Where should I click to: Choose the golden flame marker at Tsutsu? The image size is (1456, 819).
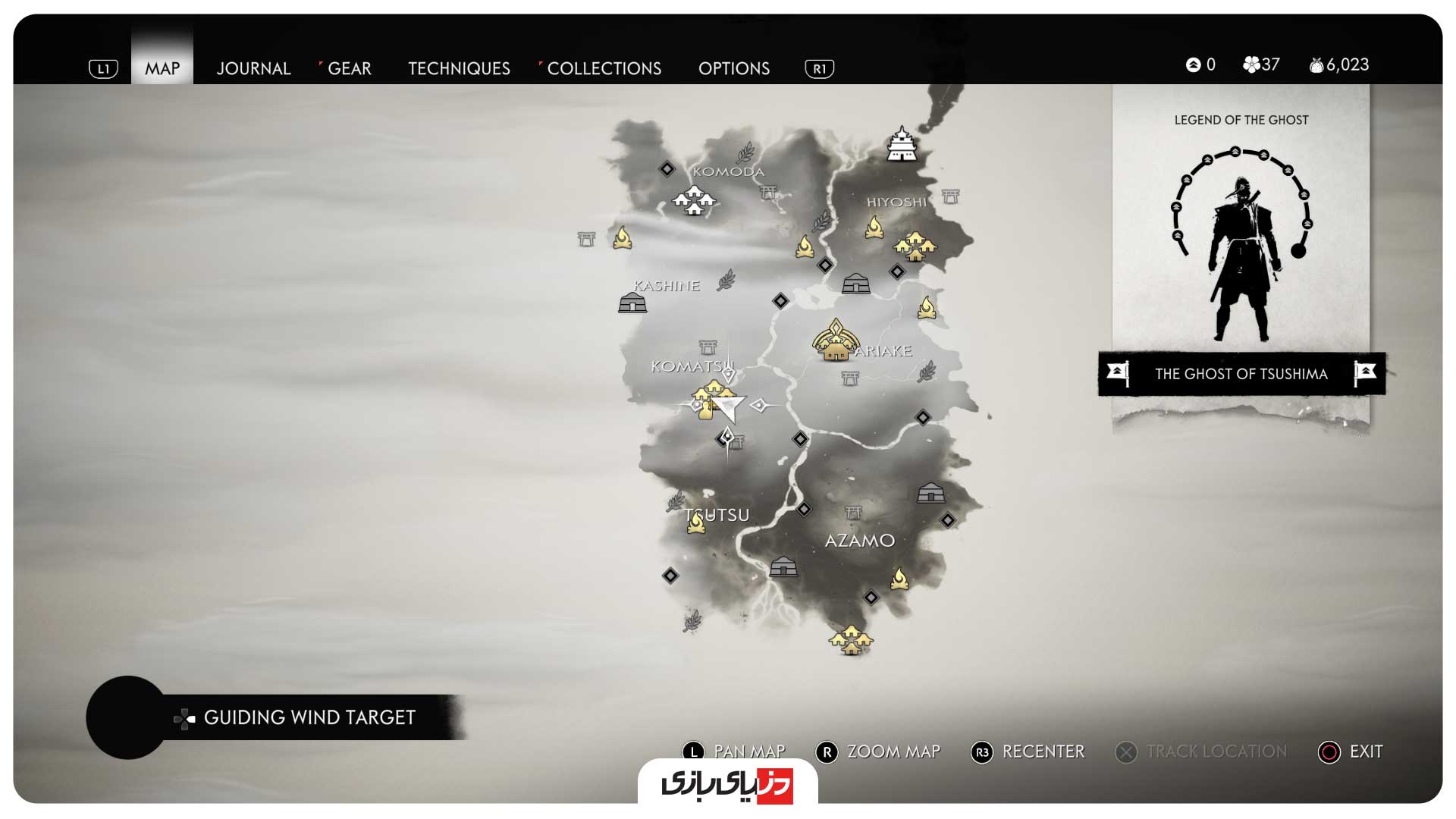point(695,522)
